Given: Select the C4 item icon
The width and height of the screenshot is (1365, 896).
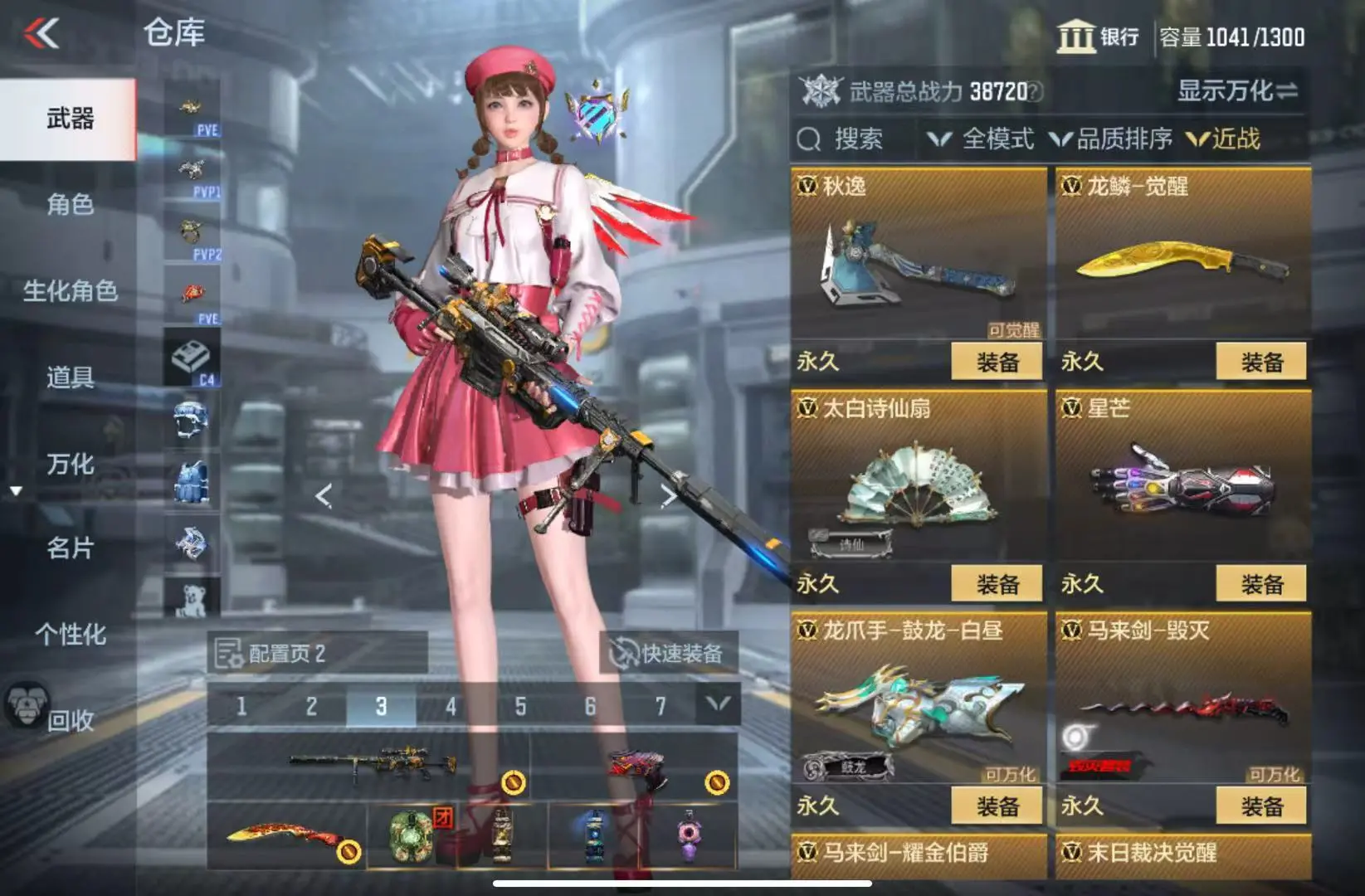Looking at the screenshot, I should 192,358.
